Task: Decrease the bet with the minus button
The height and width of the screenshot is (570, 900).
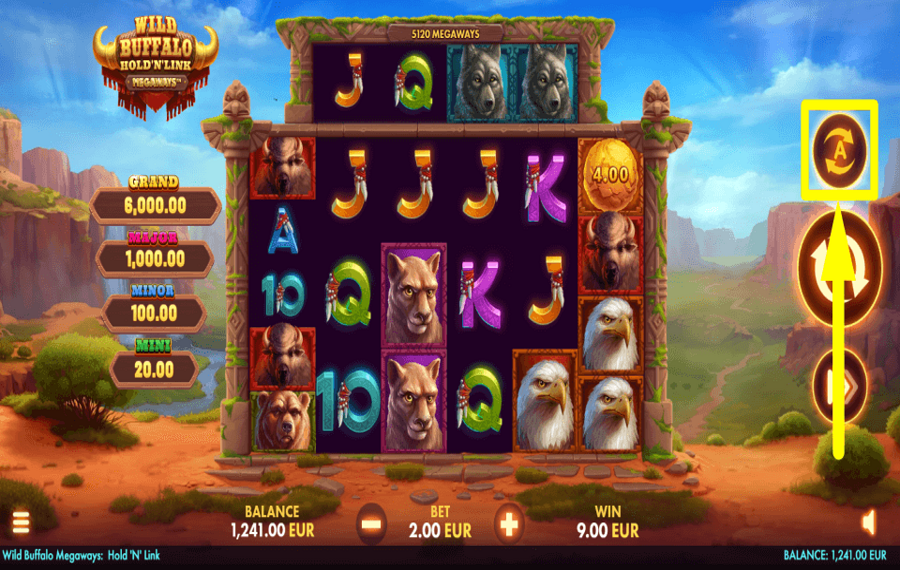Action: tap(371, 522)
